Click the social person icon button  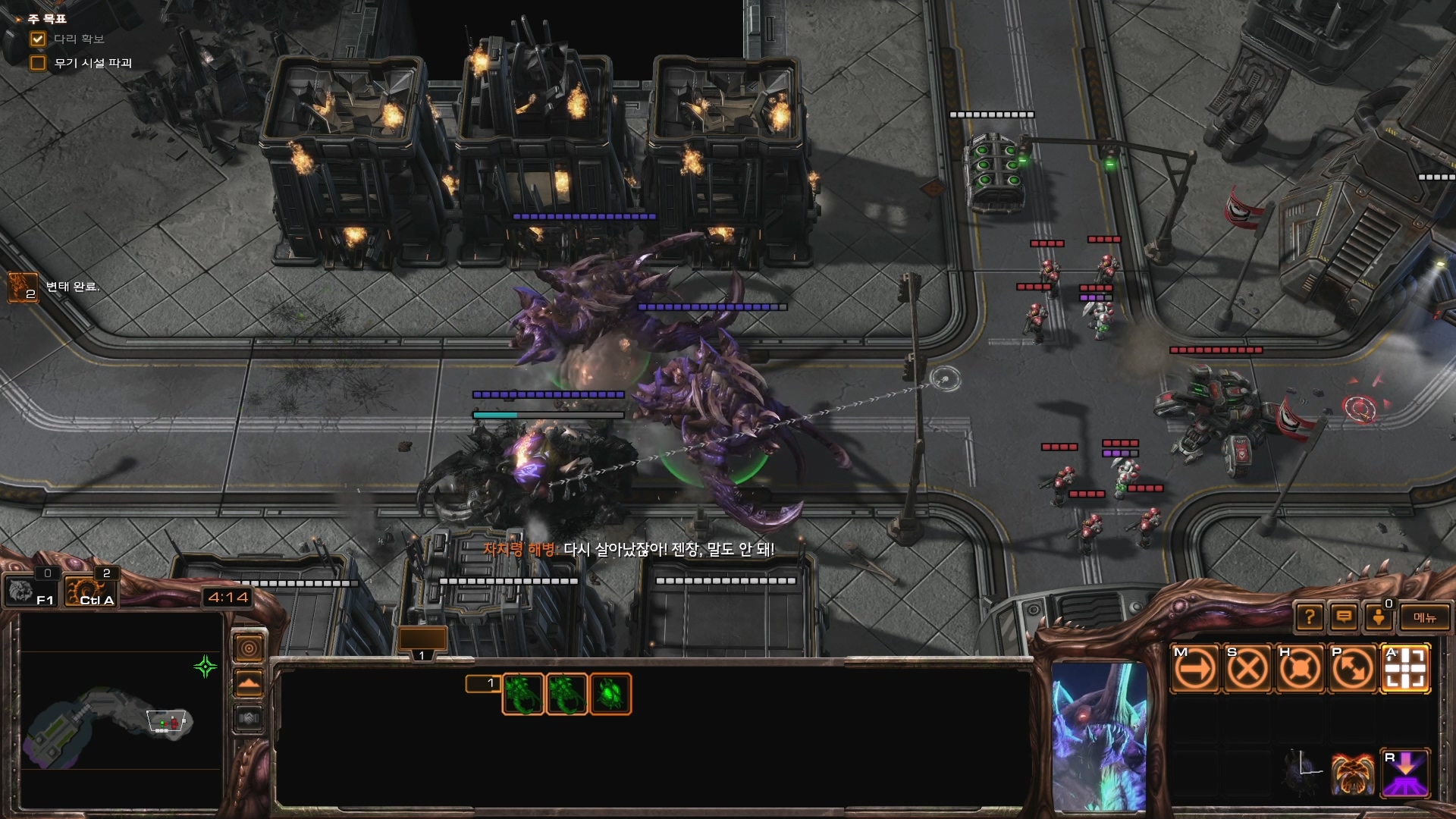(x=1379, y=617)
